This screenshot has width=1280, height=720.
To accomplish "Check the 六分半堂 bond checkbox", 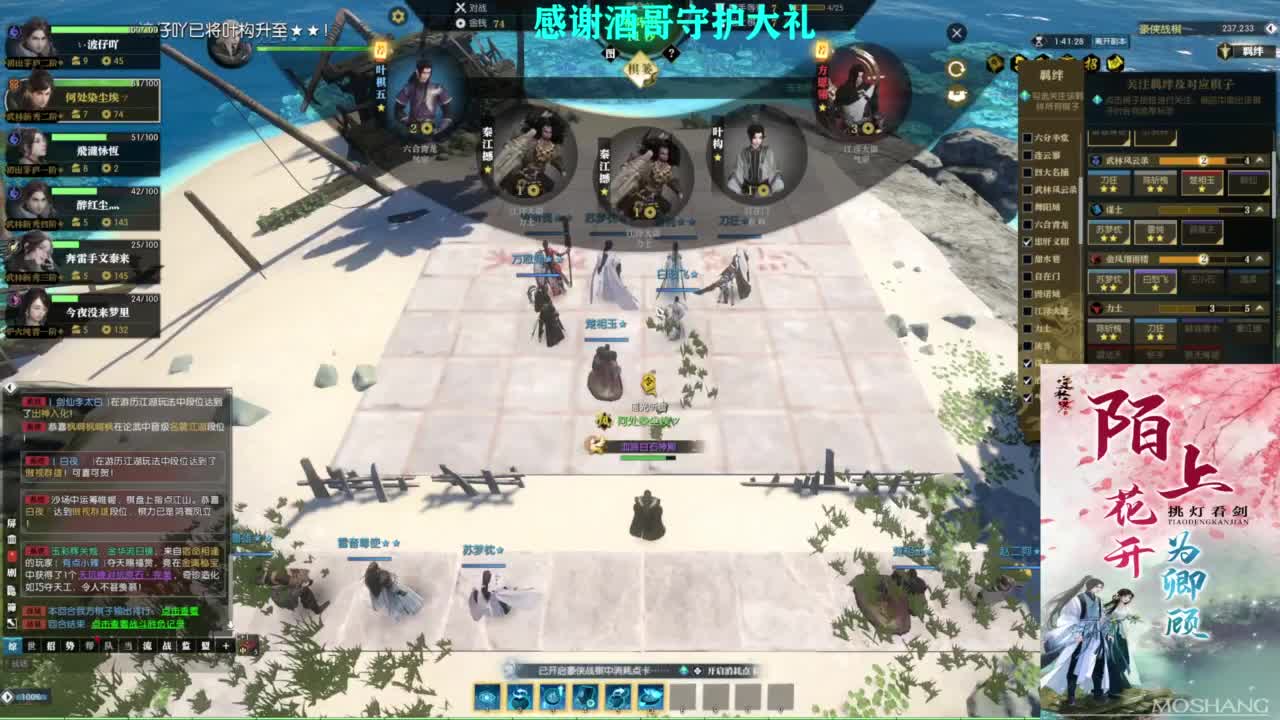I will [1026, 136].
